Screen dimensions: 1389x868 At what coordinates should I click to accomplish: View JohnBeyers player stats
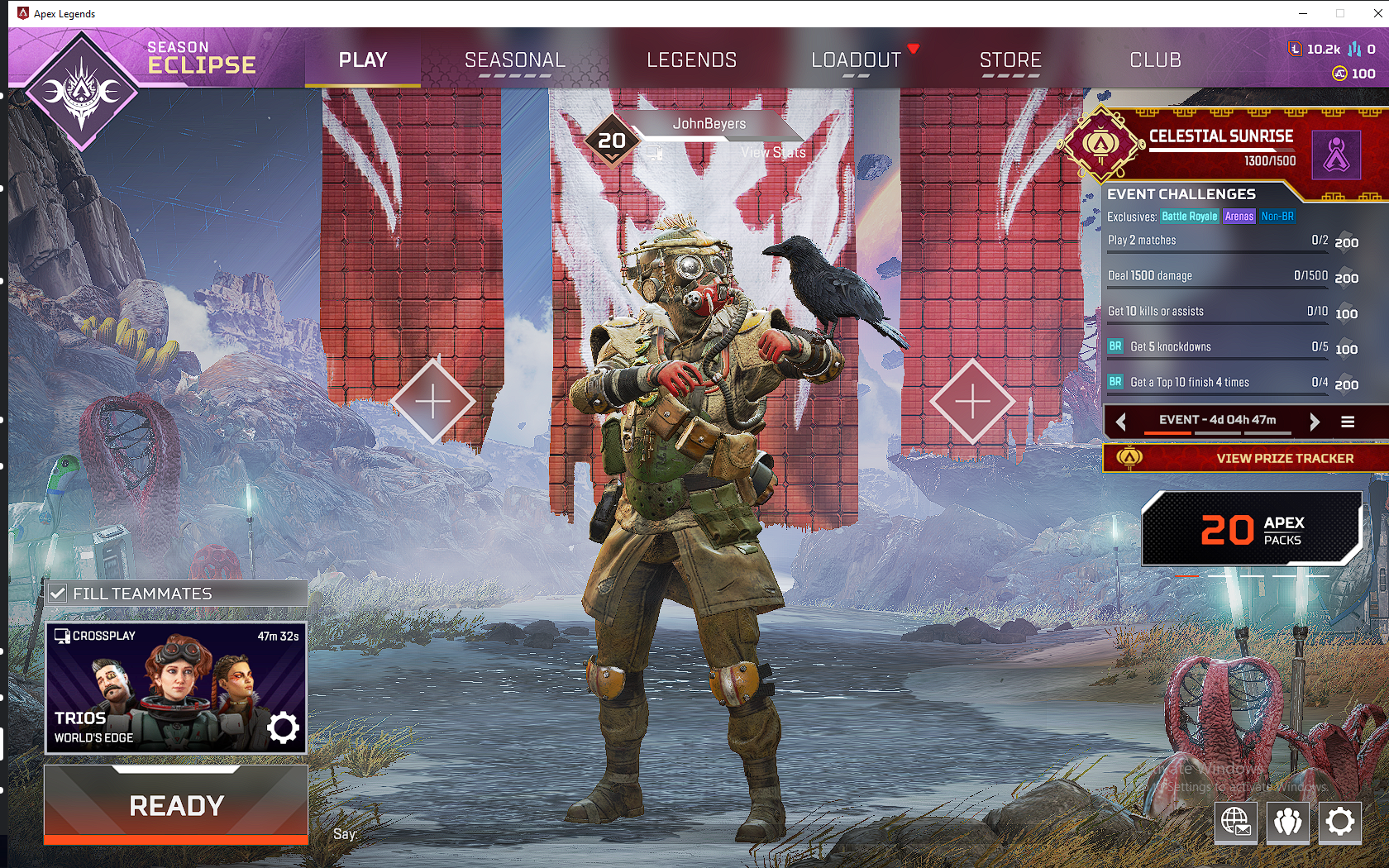click(x=772, y=152)
